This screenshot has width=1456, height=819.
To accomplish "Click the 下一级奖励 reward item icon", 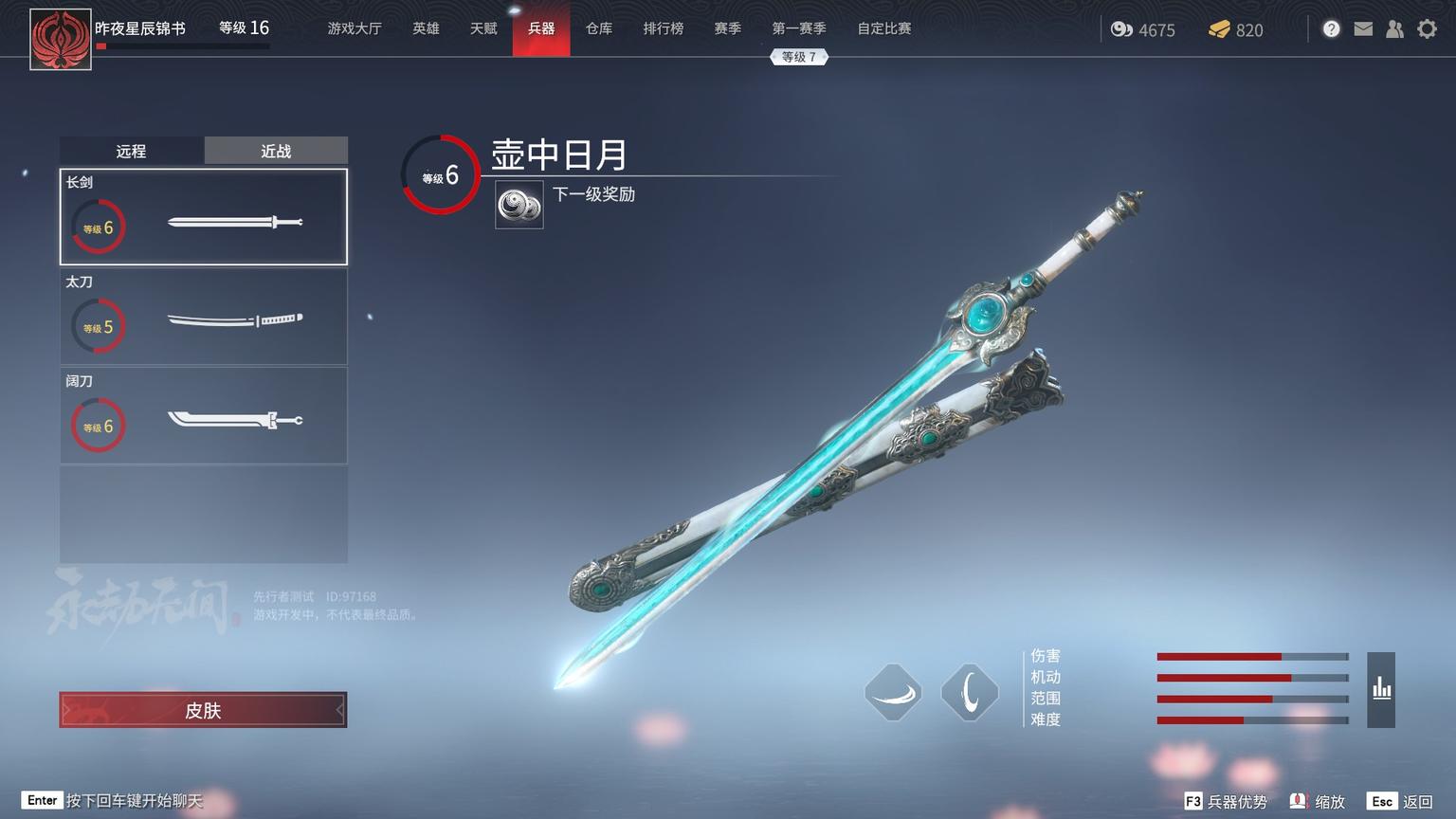I will 519,204.
